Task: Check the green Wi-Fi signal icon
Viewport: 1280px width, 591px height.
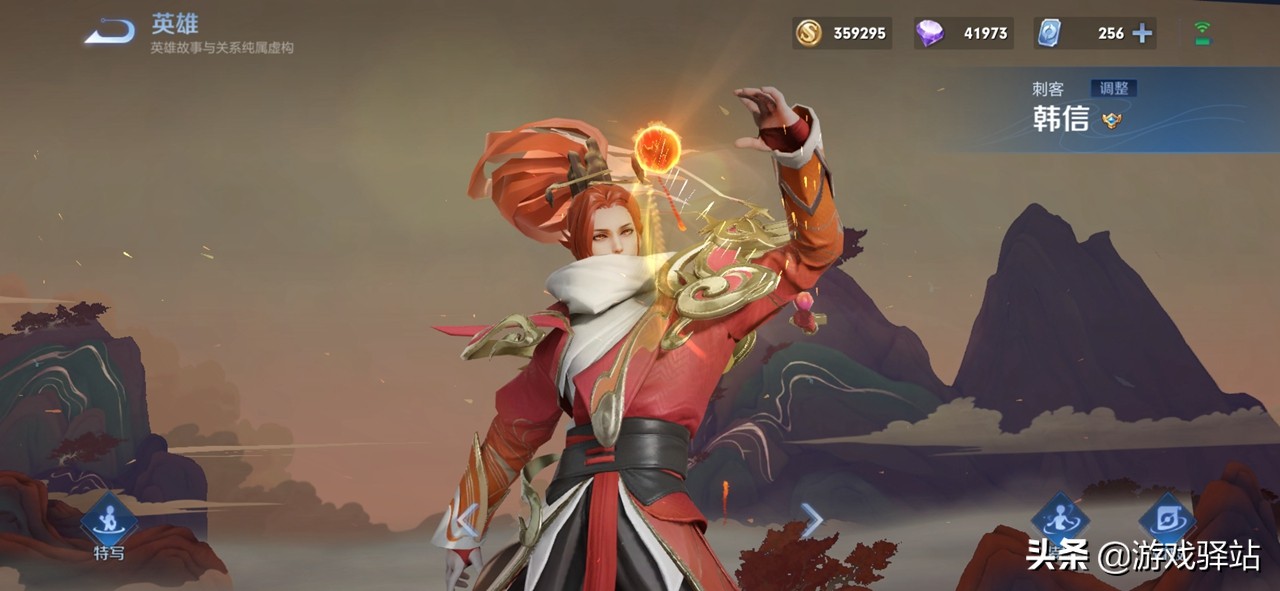Action: point(1201,33)
